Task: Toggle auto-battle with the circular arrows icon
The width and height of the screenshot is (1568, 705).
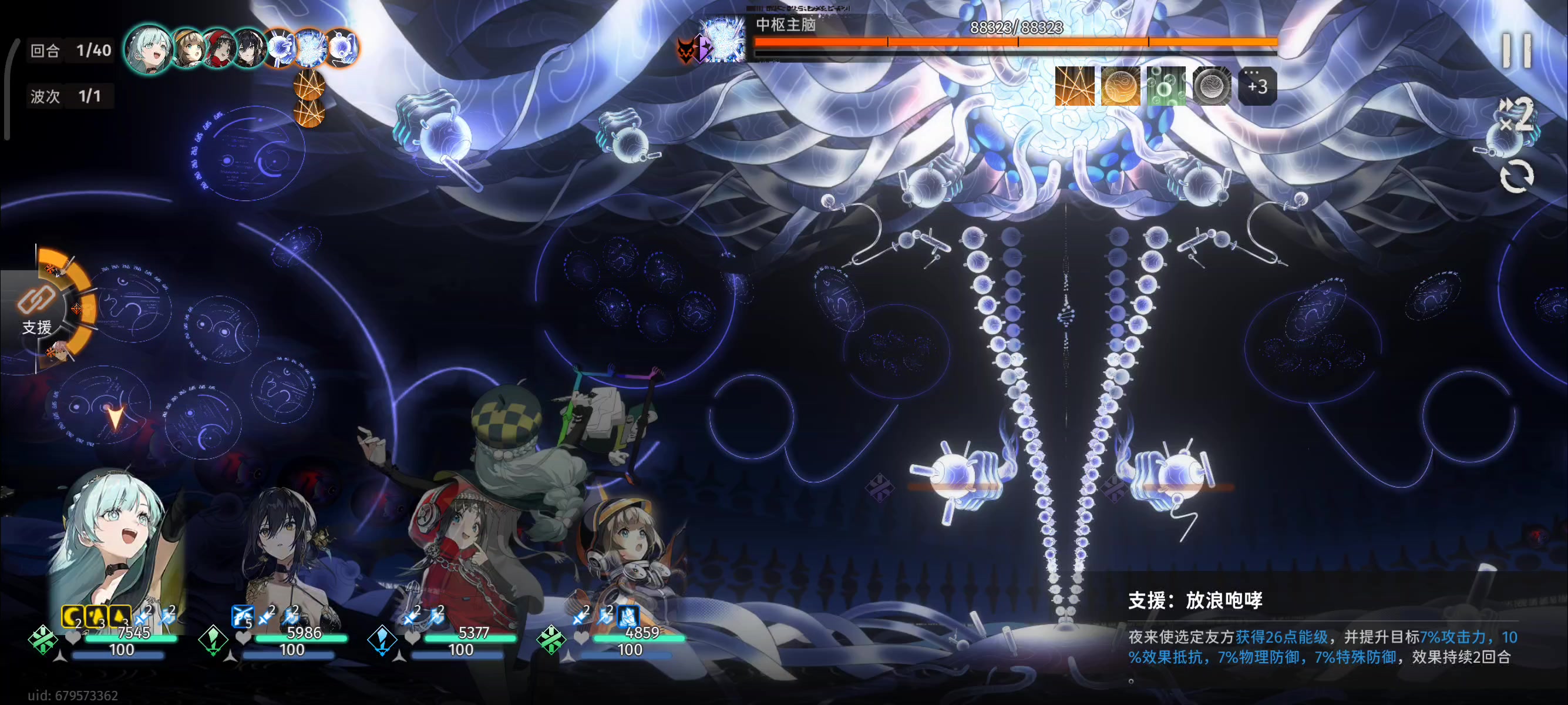Action: (1516, 177)
